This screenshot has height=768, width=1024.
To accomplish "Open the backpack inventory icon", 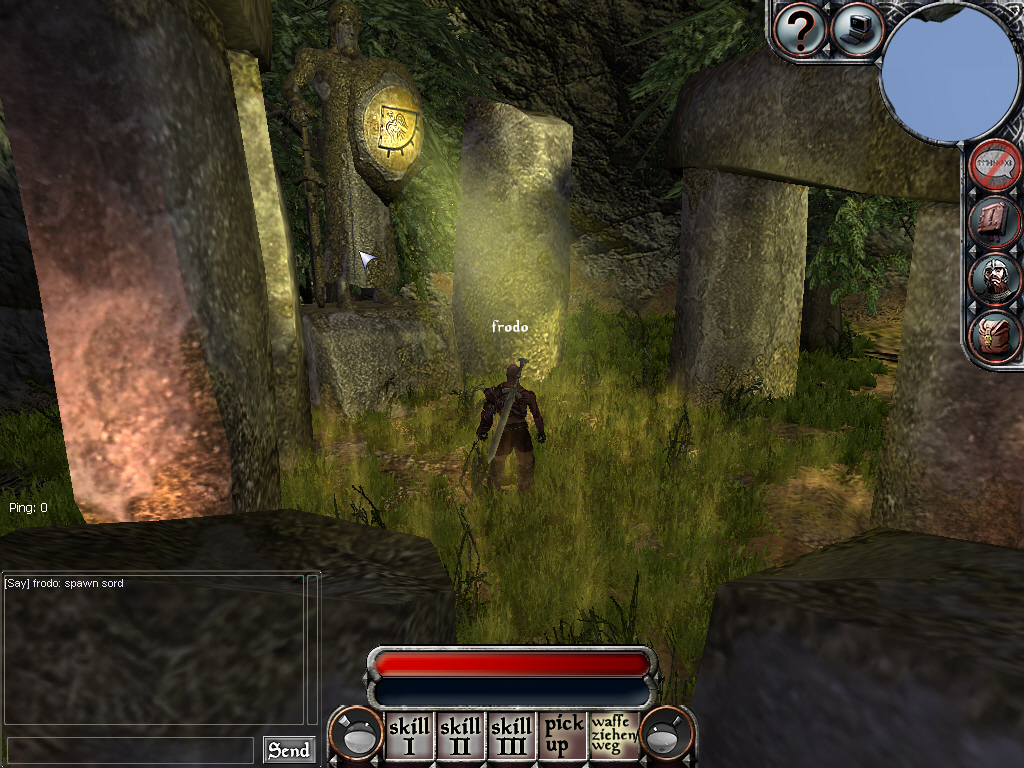I will coord(995,336).
